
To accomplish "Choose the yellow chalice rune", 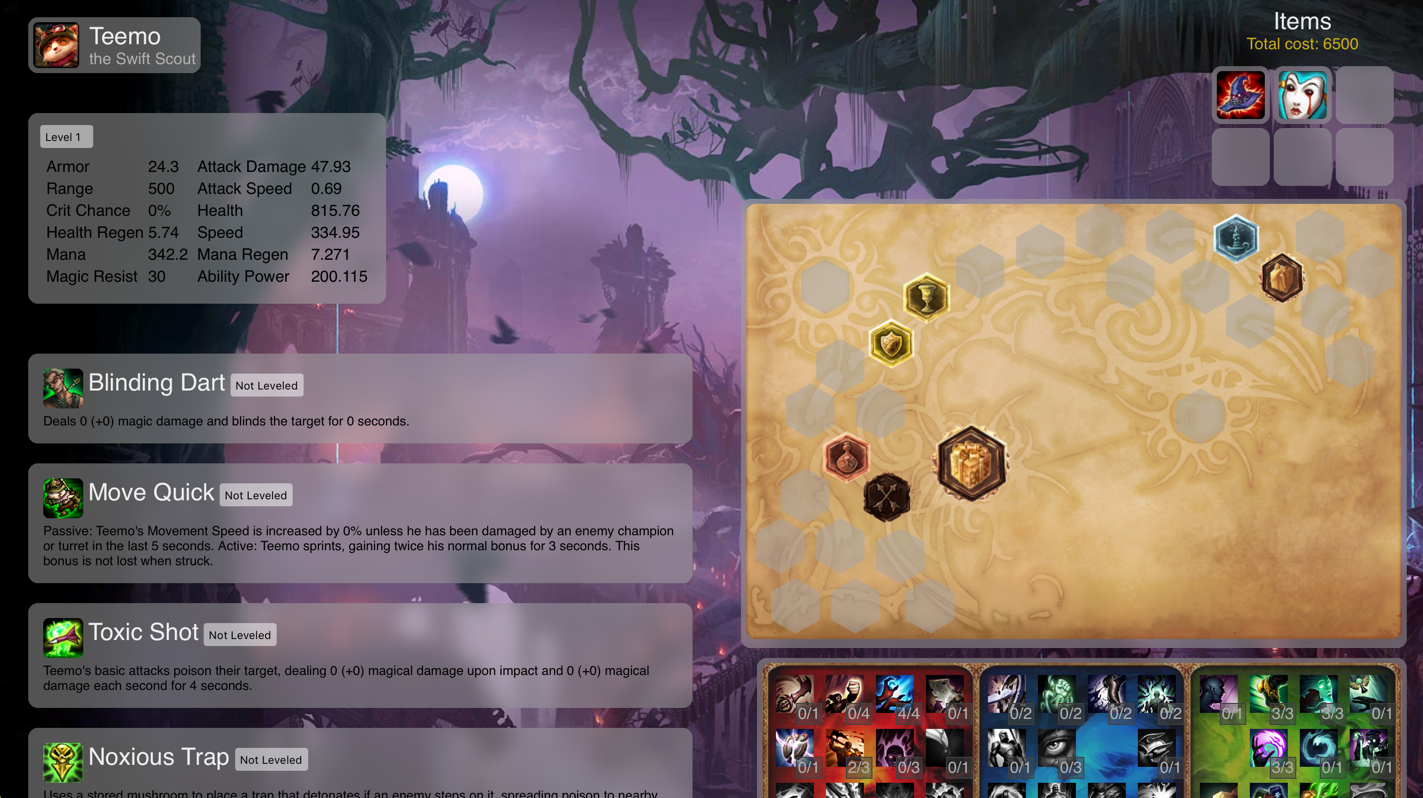I will [926, 297].
